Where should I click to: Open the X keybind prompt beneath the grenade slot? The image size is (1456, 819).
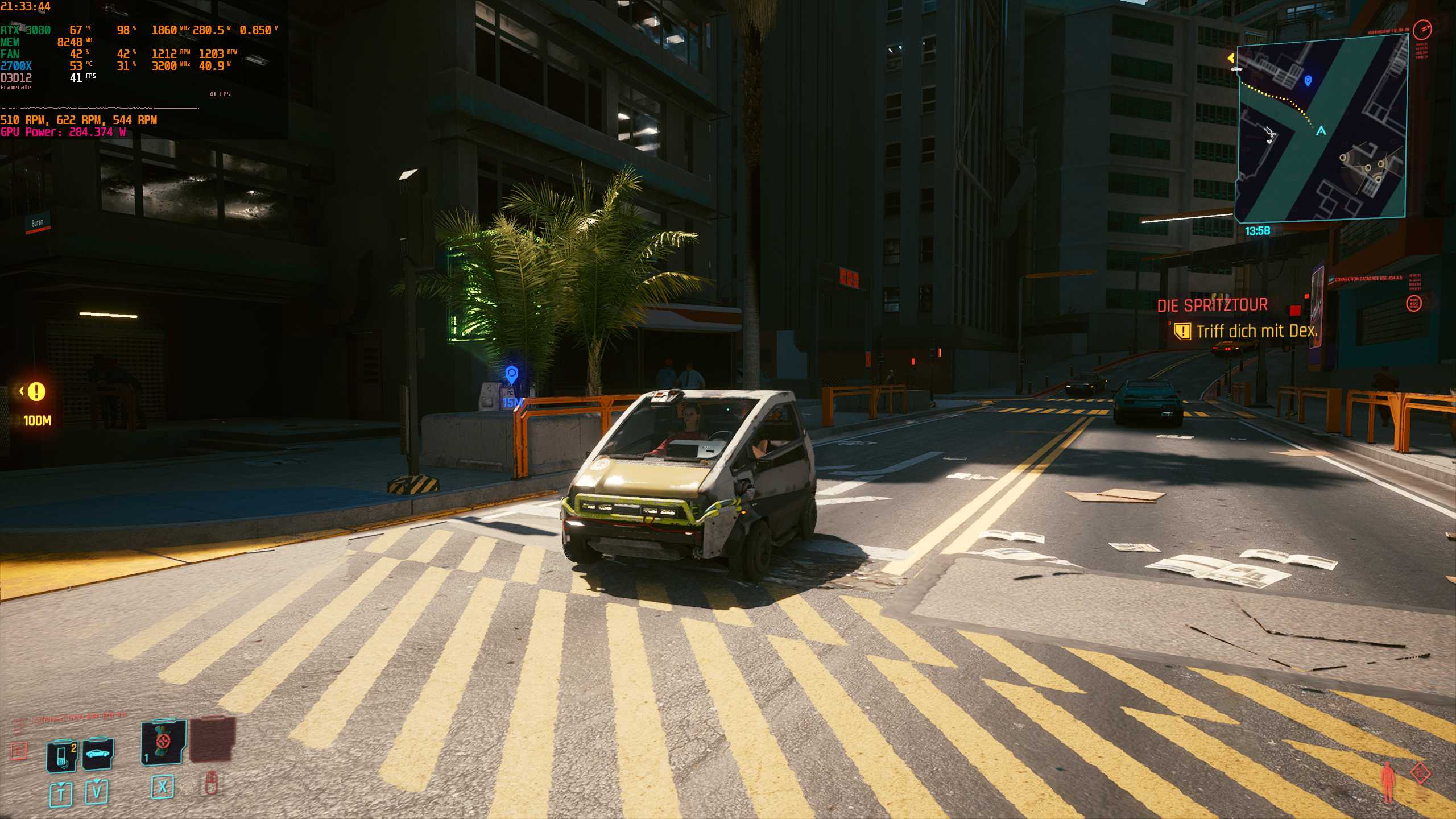tap(161, 791)
